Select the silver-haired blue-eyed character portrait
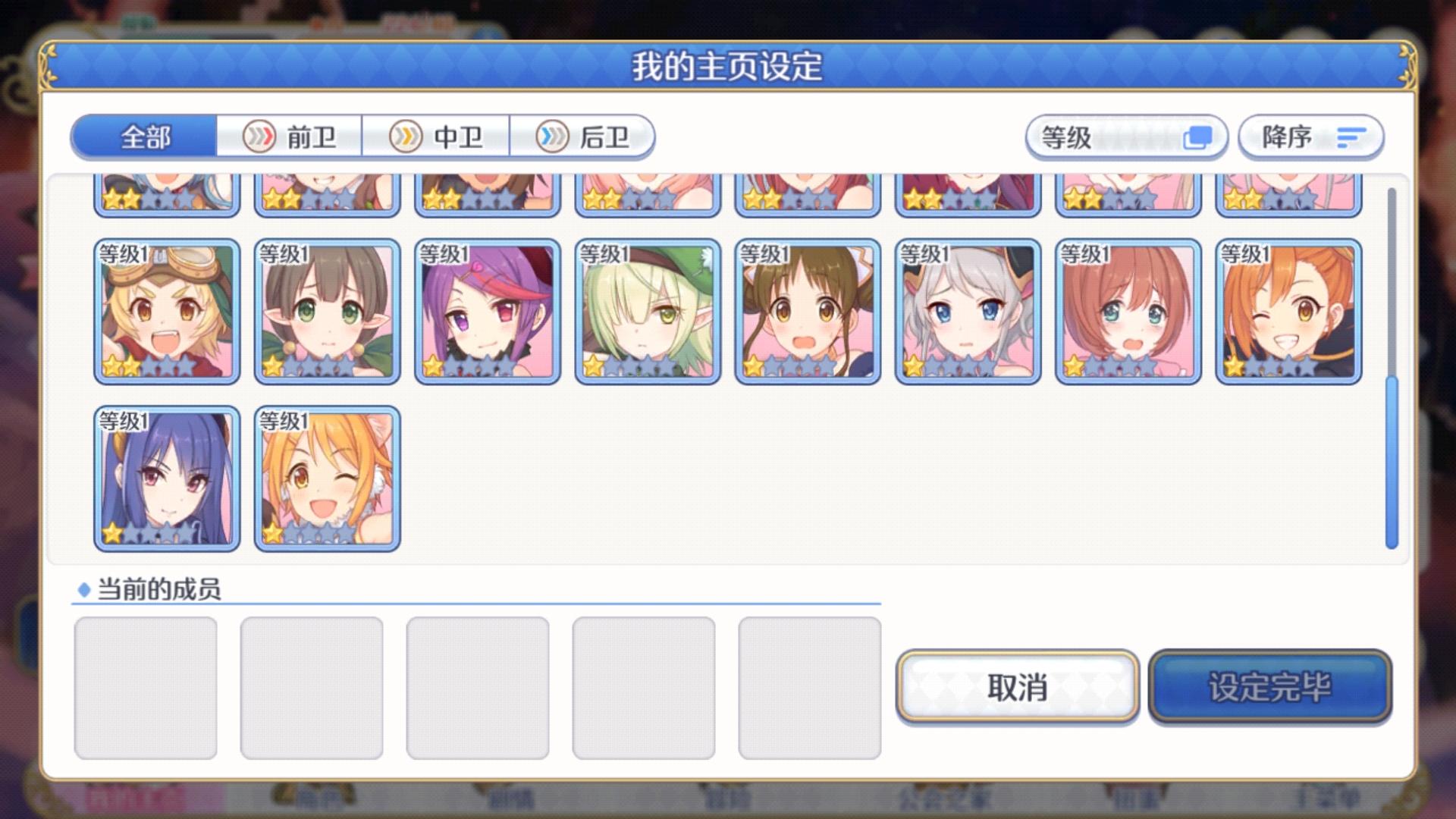Viewport: 1456px width, 819px height. tap(968, 309)
